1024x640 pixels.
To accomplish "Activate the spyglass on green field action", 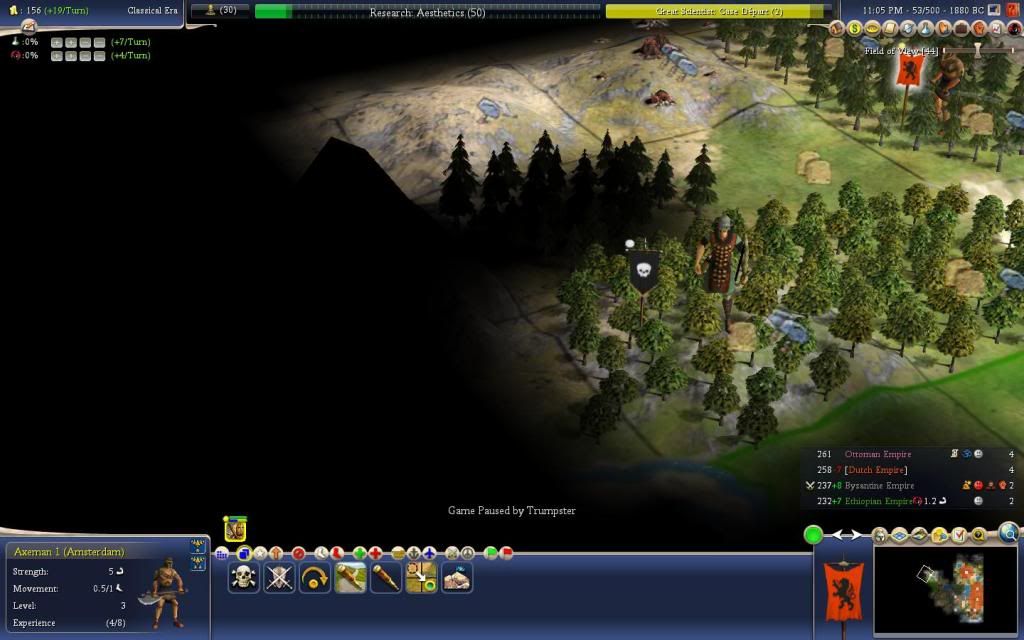I will pyautogui.click(x=350, y=577).
